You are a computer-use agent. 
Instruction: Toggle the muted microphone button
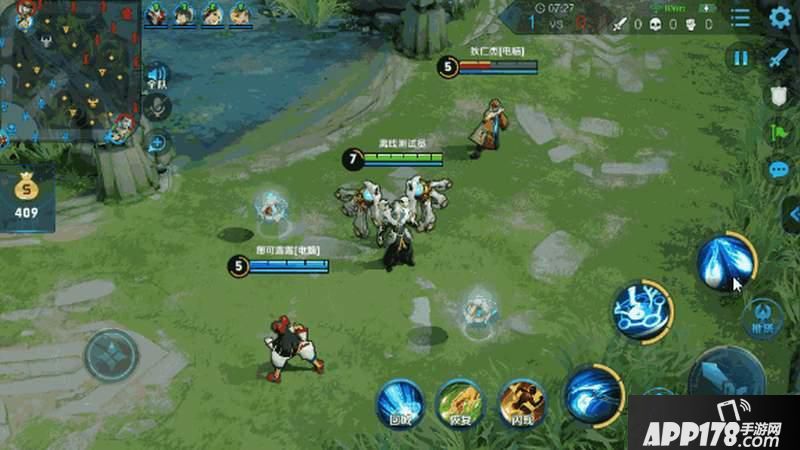point(156,108)
